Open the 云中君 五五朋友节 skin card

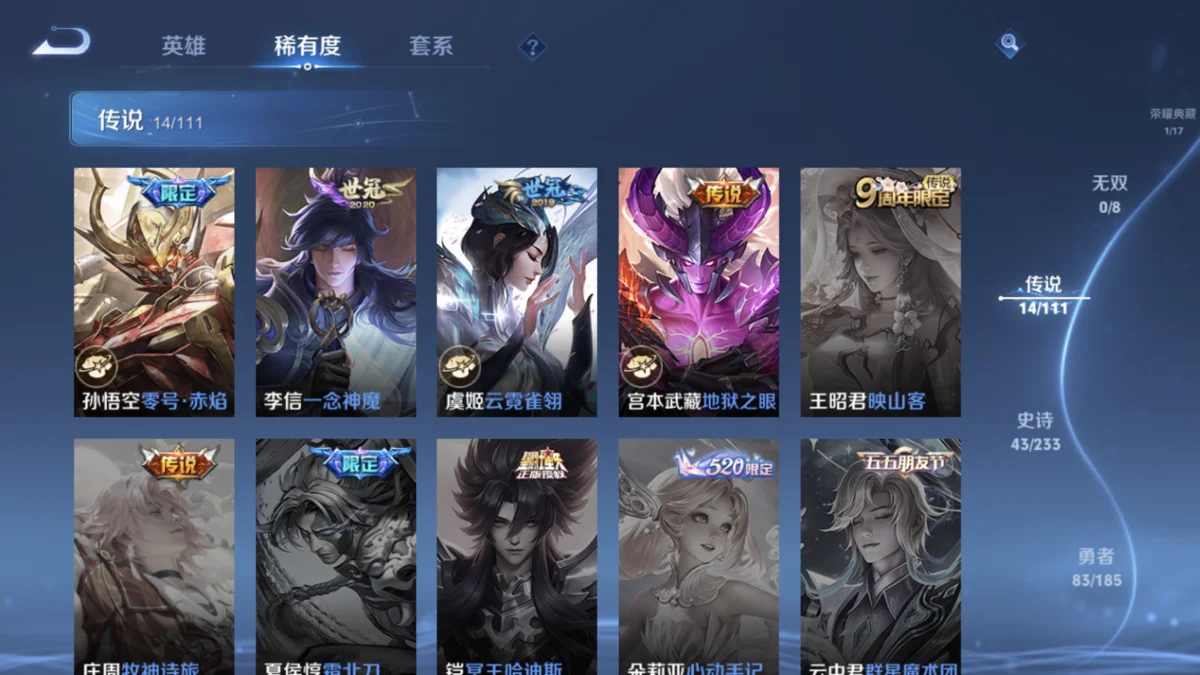pyautogui.click(x=880, y=556)
